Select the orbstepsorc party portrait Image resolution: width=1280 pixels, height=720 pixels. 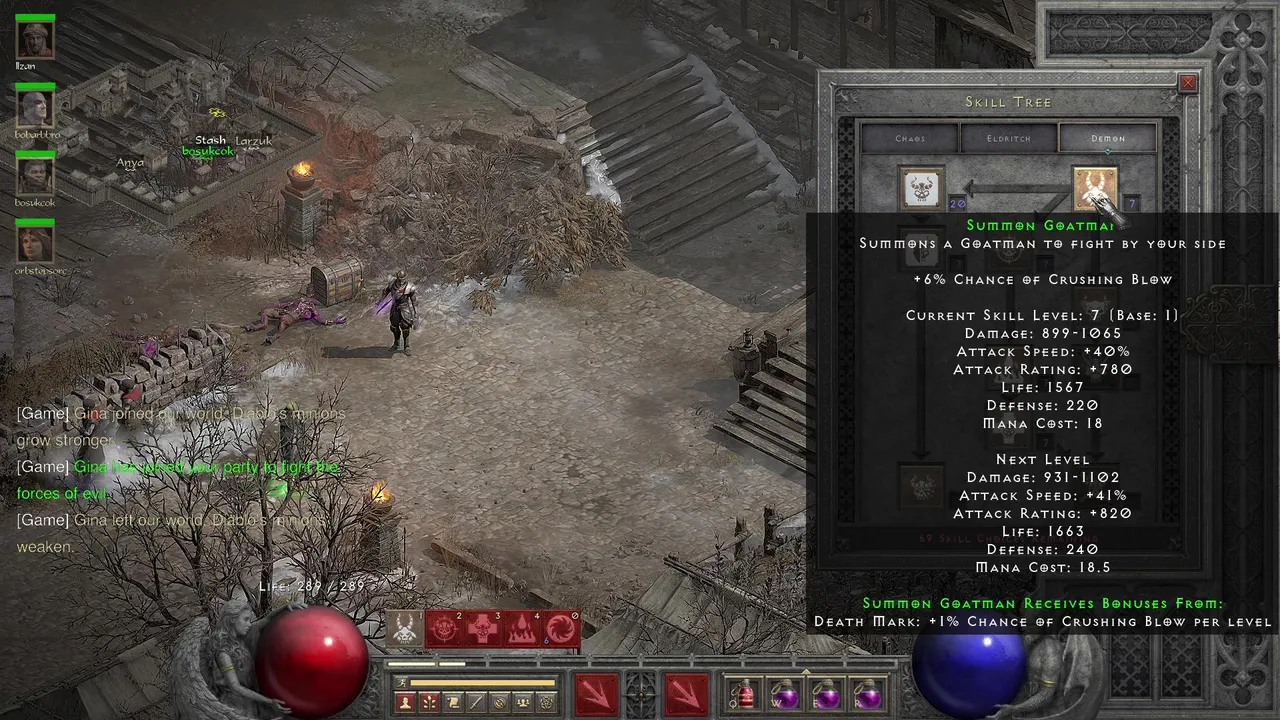tap(35, 244)
